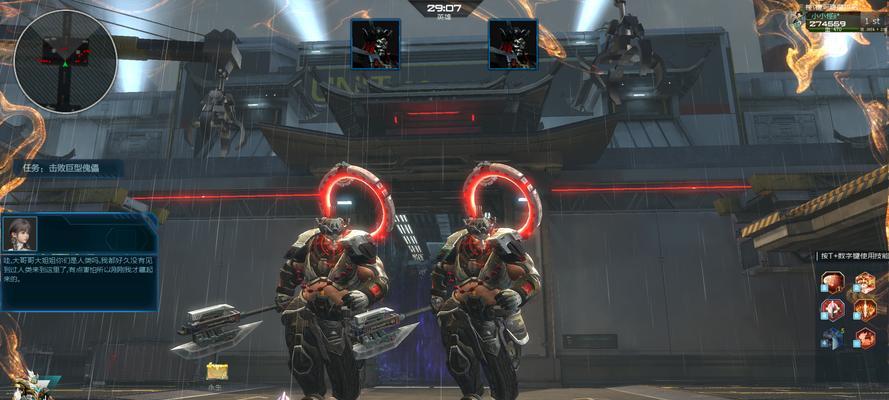Select the right boss portrait icon
This screenshot has width=889, height=400.
[513, 45]
